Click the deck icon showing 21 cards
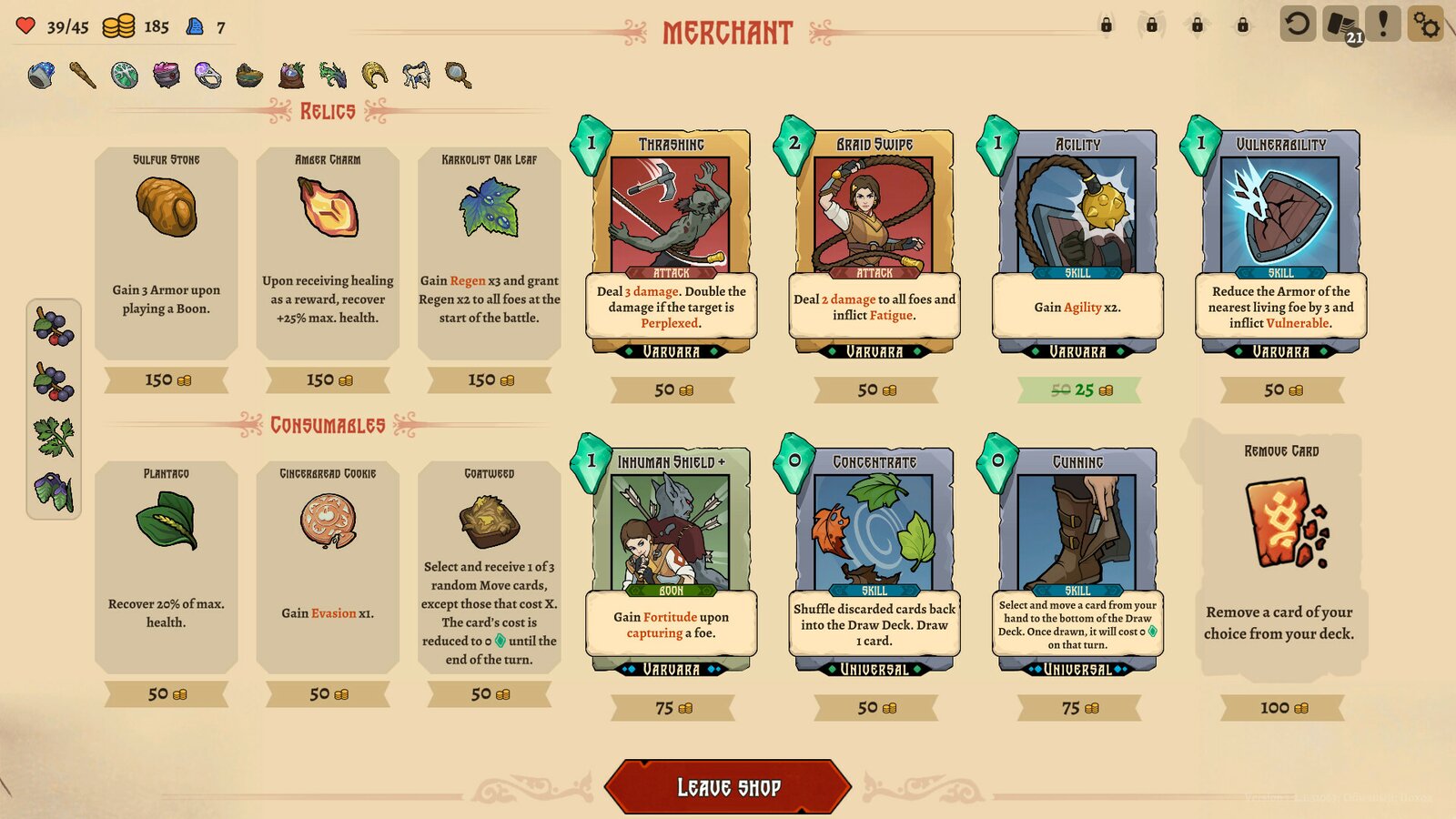This screenshot has width=1456, height=819. [1340, 25]
